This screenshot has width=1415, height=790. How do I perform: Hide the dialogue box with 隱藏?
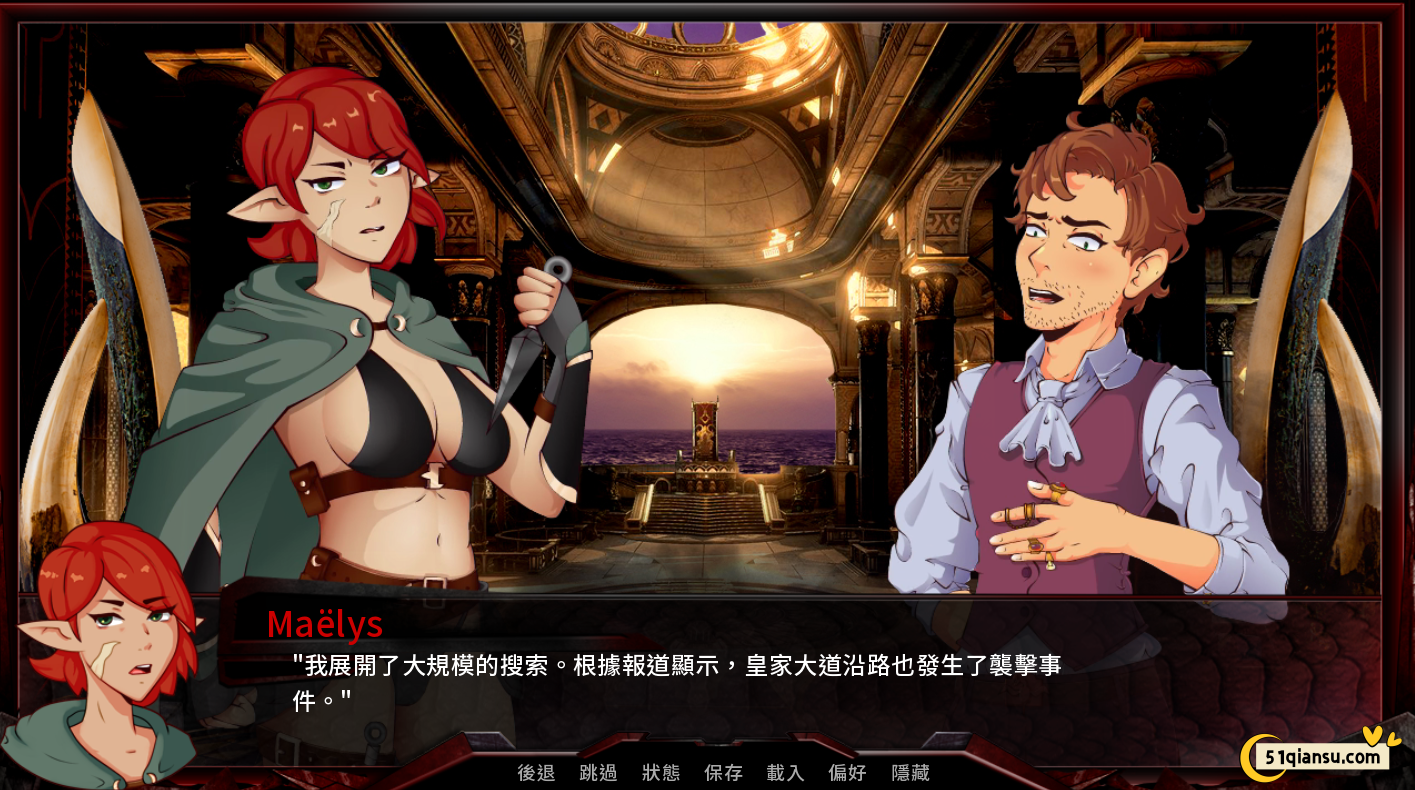[910, 773]
